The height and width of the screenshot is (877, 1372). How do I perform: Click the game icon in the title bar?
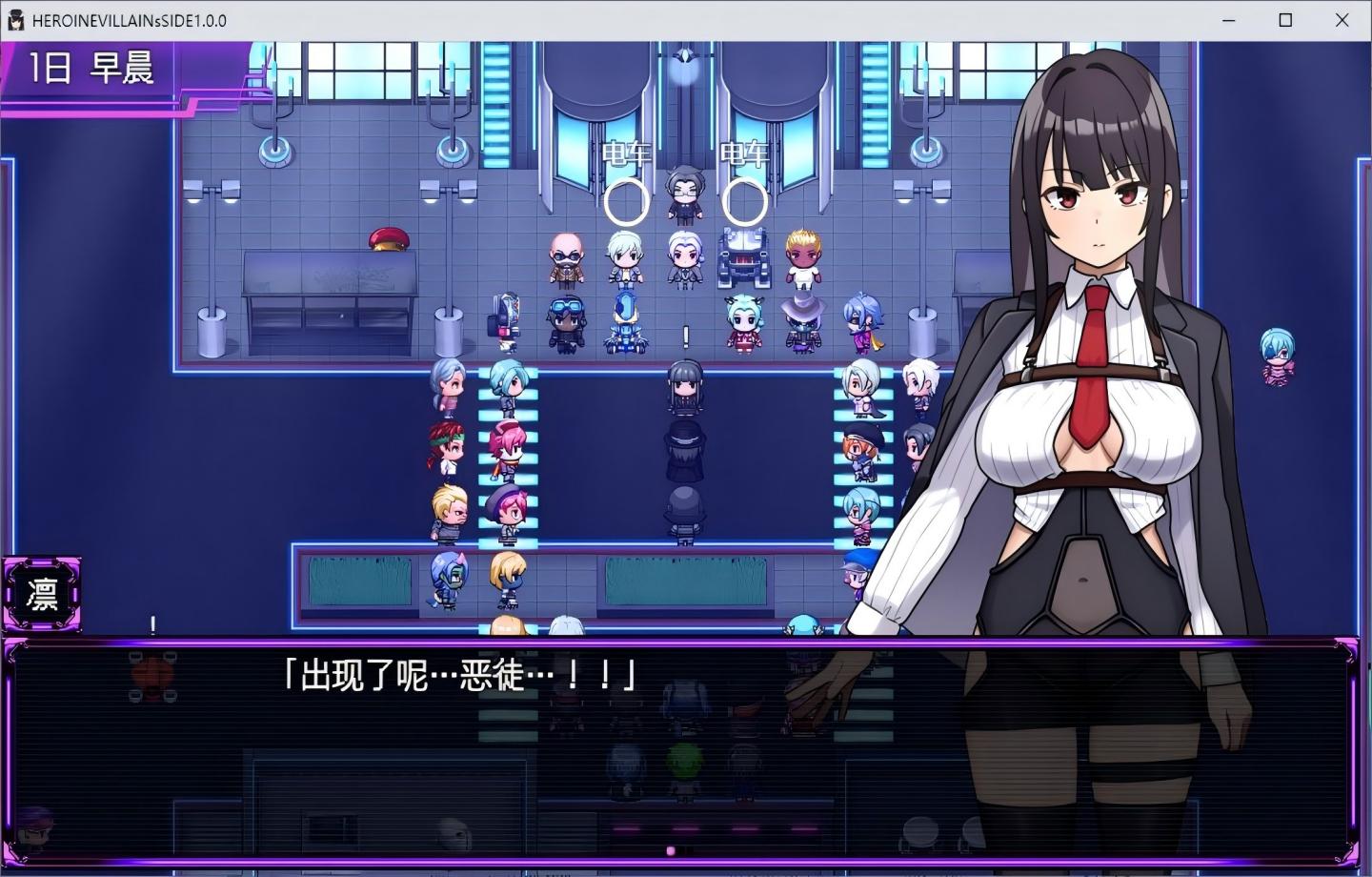(x=15, y=20)
